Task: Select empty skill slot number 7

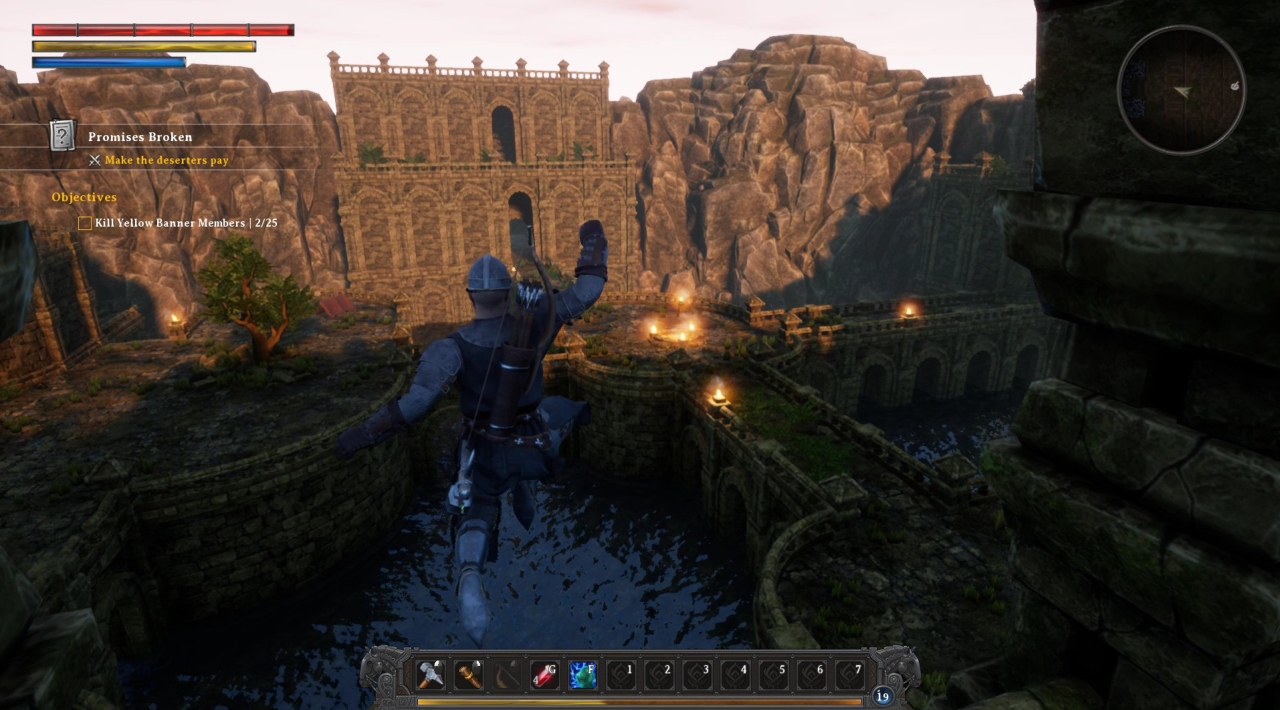Action: click(x=849, y=675)
